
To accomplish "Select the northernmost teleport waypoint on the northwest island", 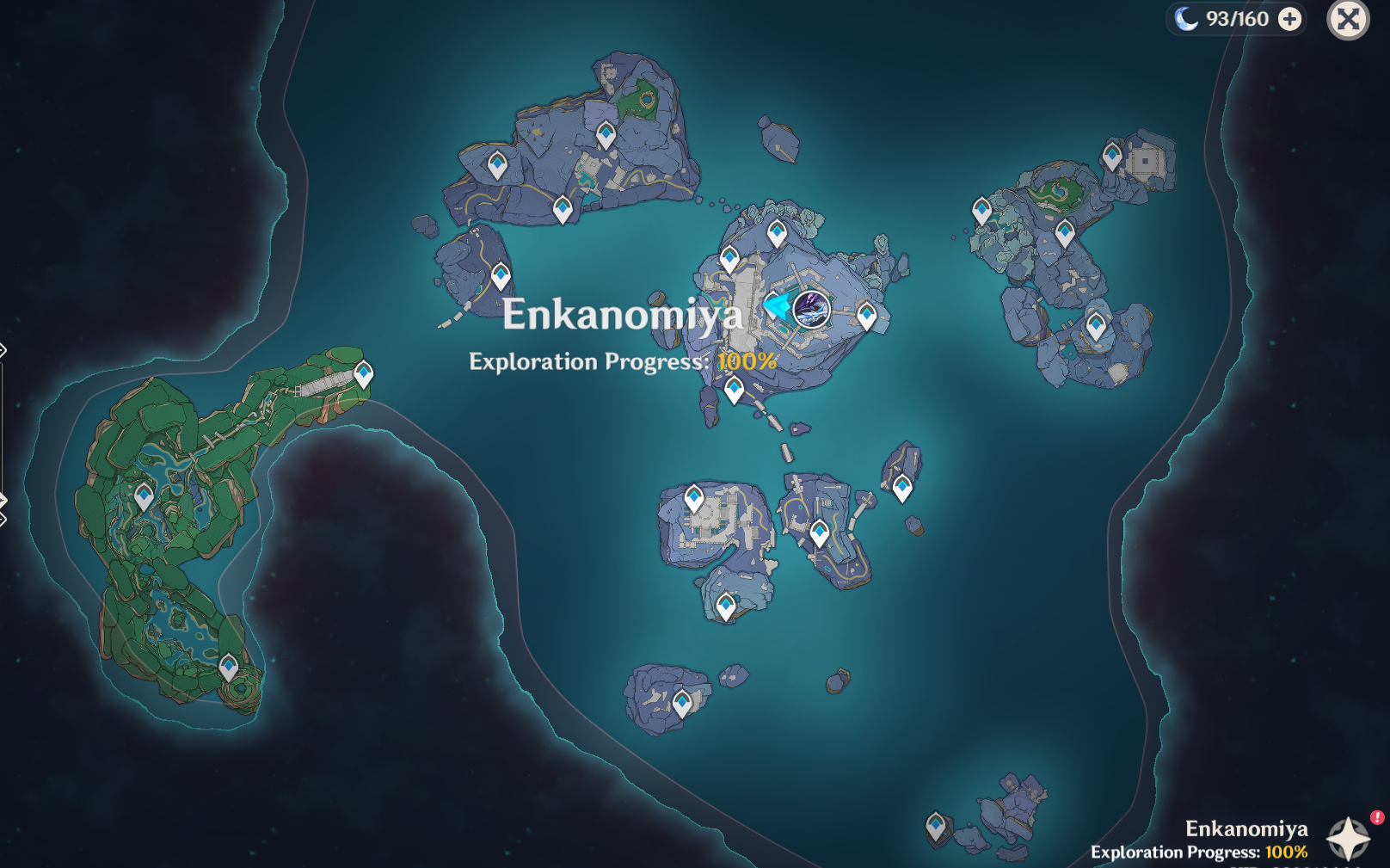I will [x=606, y=134].
